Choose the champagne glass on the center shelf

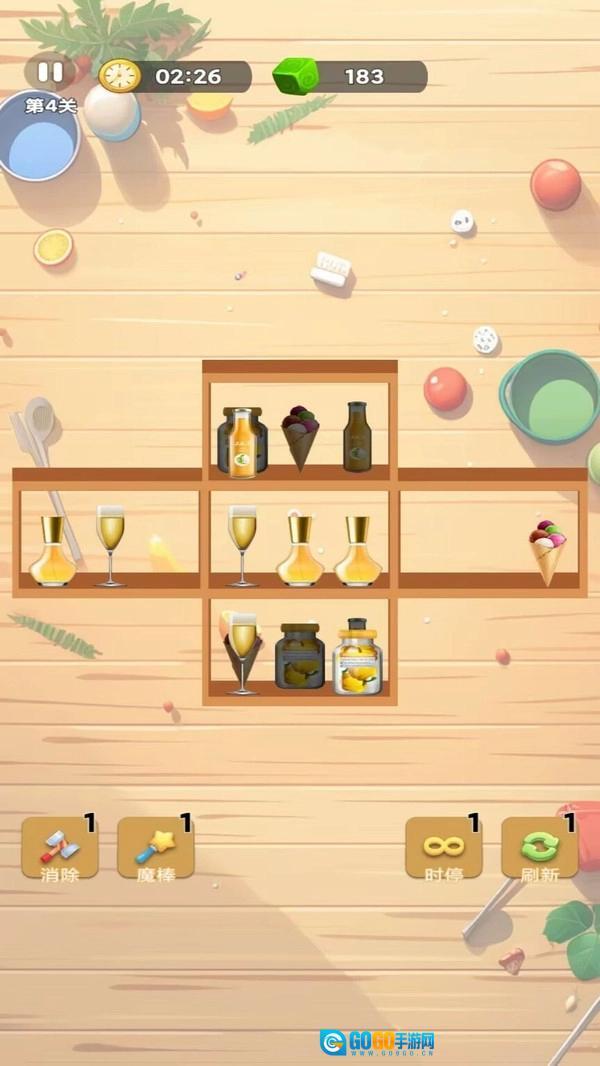coord(242,545)
